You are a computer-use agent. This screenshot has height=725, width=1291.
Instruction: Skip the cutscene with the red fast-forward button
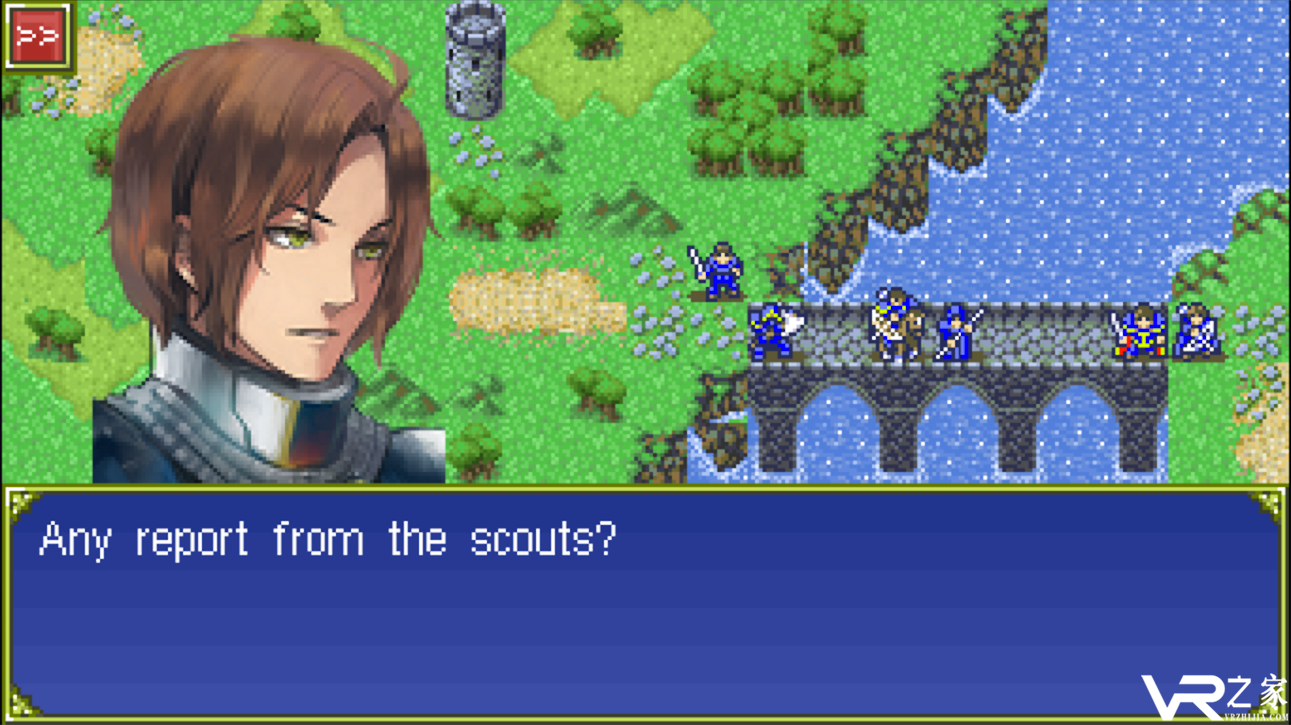tap(39, 38)
